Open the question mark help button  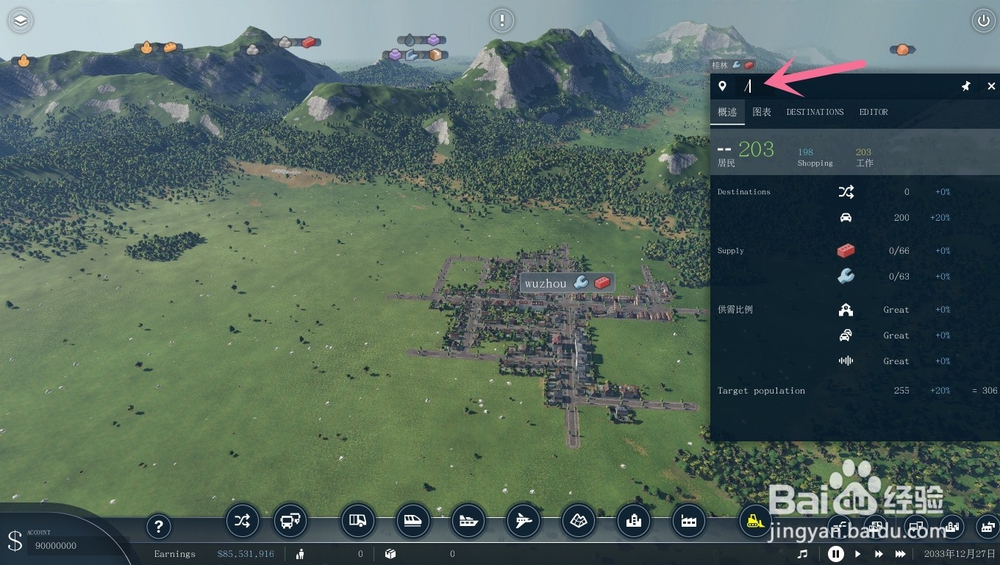(159, 526)
